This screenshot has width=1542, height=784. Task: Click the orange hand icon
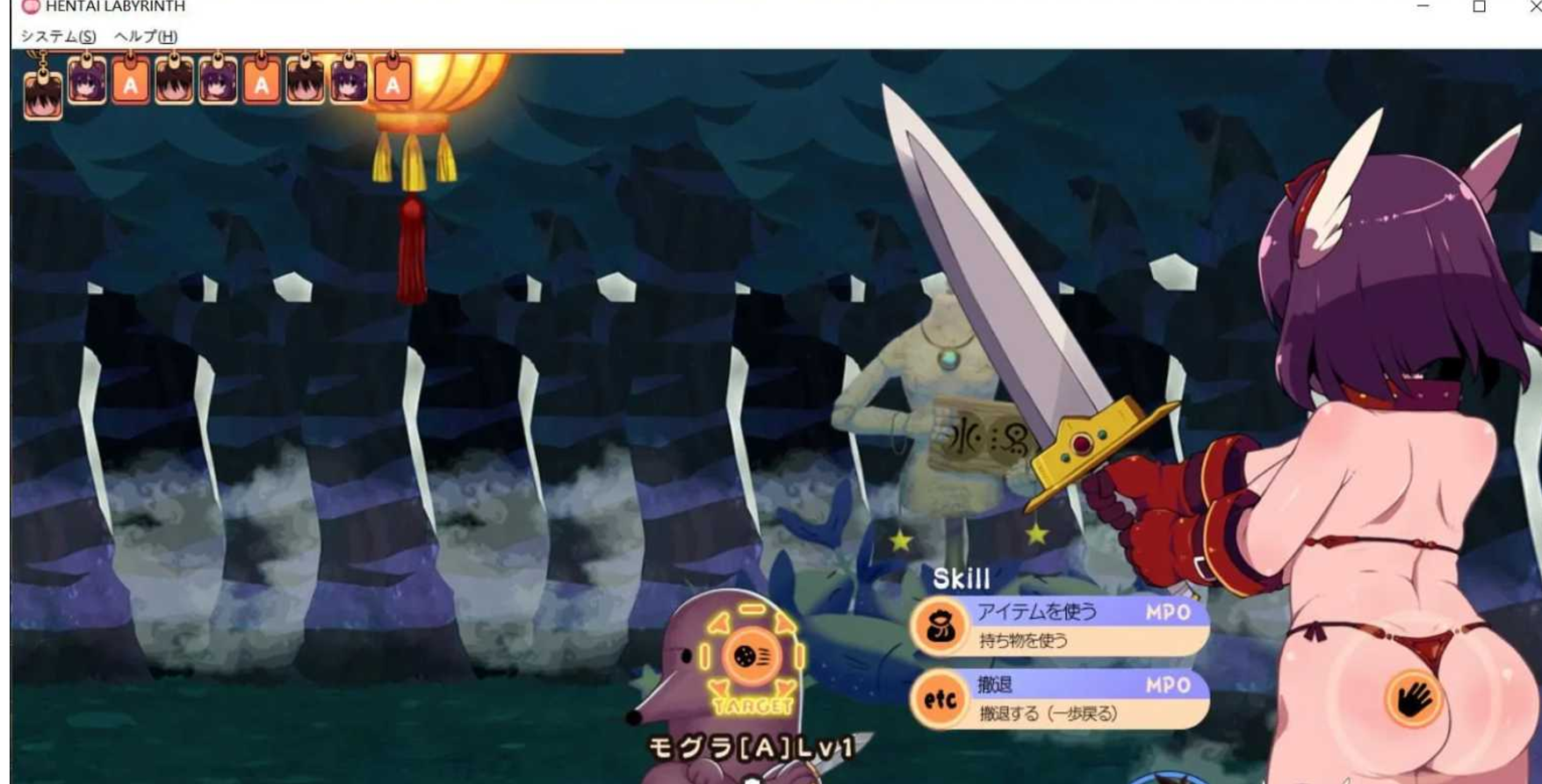[1413, 699]
